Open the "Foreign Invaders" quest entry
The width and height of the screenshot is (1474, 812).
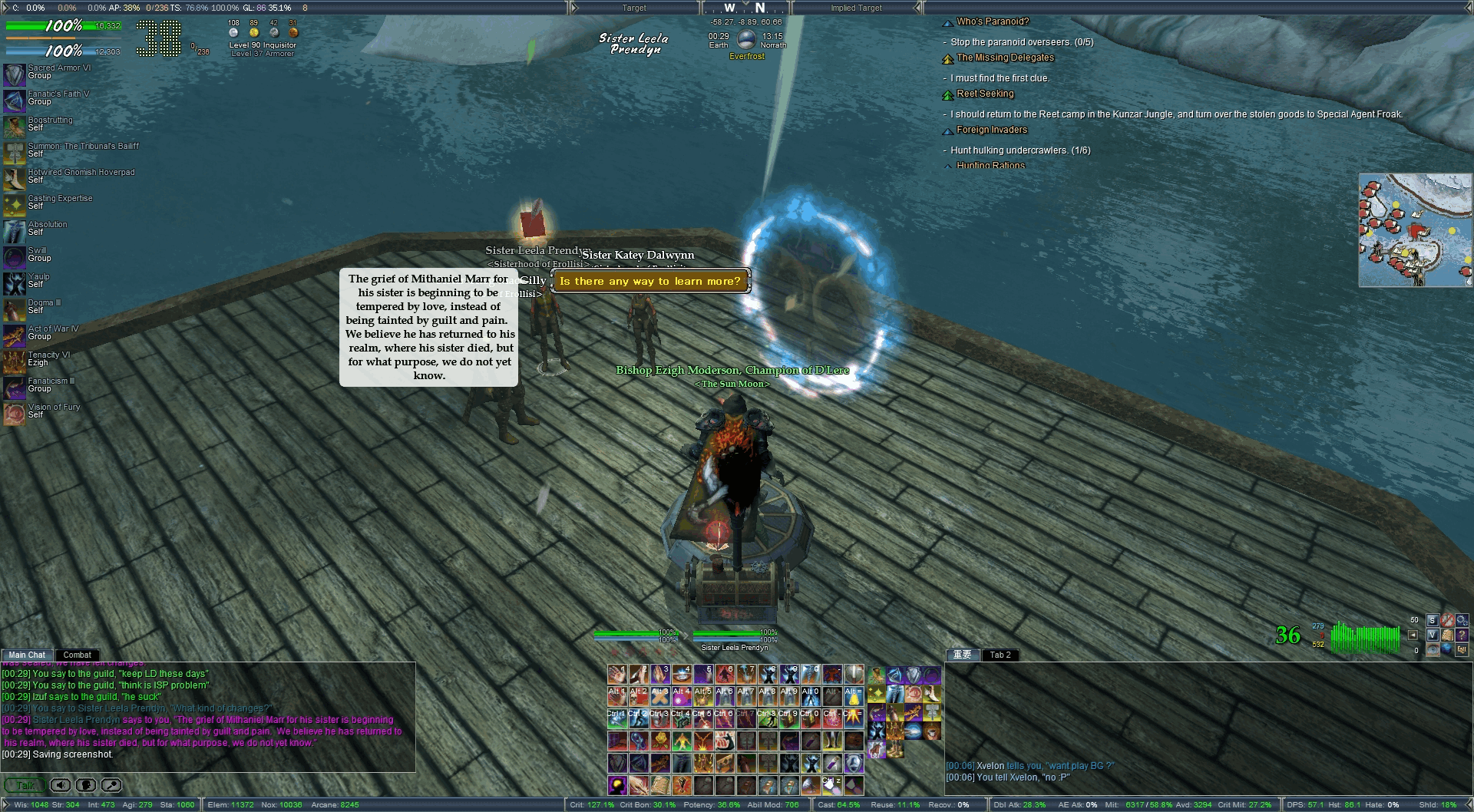[991, 130]
